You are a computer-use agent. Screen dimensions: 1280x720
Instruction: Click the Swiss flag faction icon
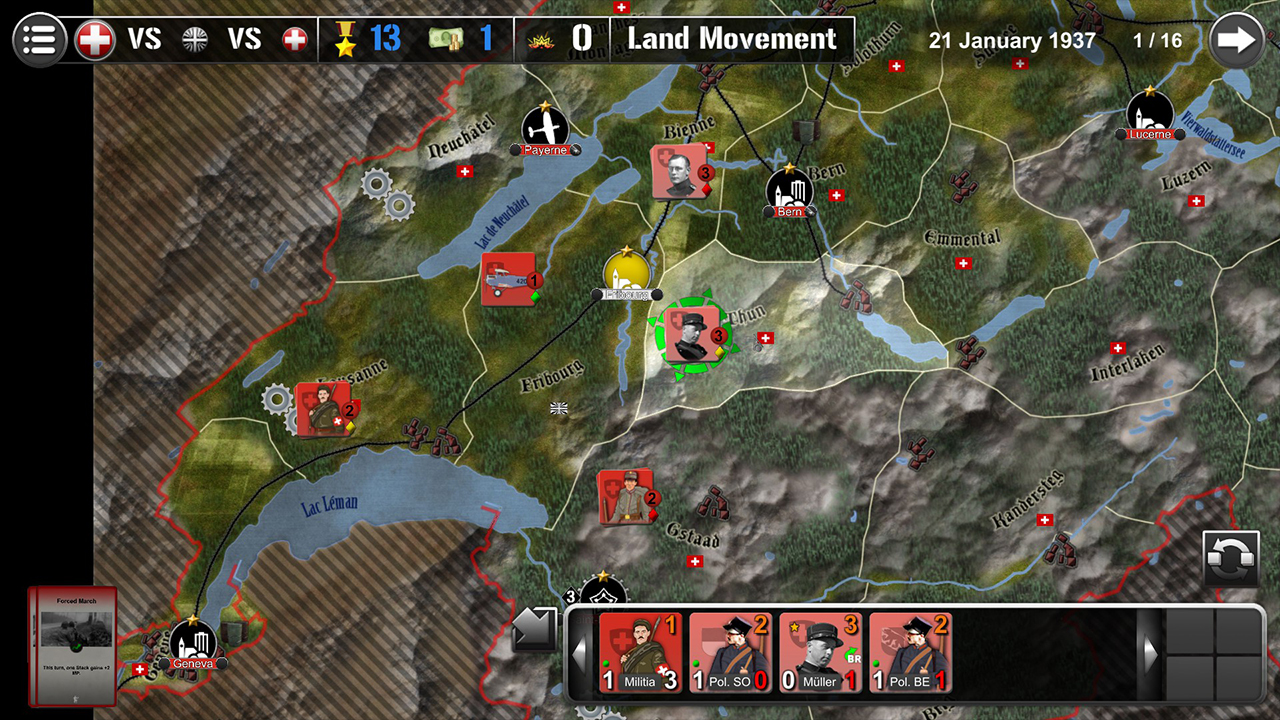[x=95, y=39]
